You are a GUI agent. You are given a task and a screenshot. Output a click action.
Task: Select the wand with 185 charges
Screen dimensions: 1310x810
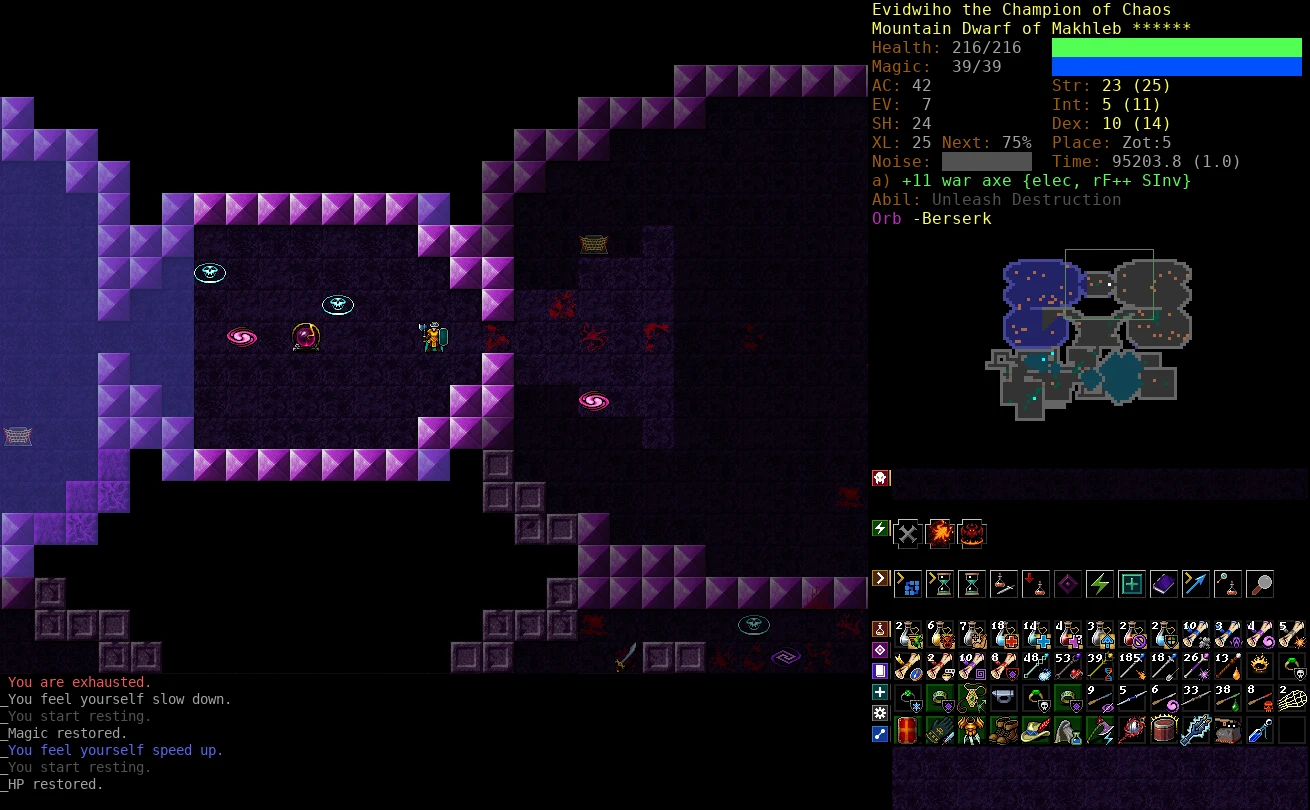pyautogui.click(x=1131, y=666)
